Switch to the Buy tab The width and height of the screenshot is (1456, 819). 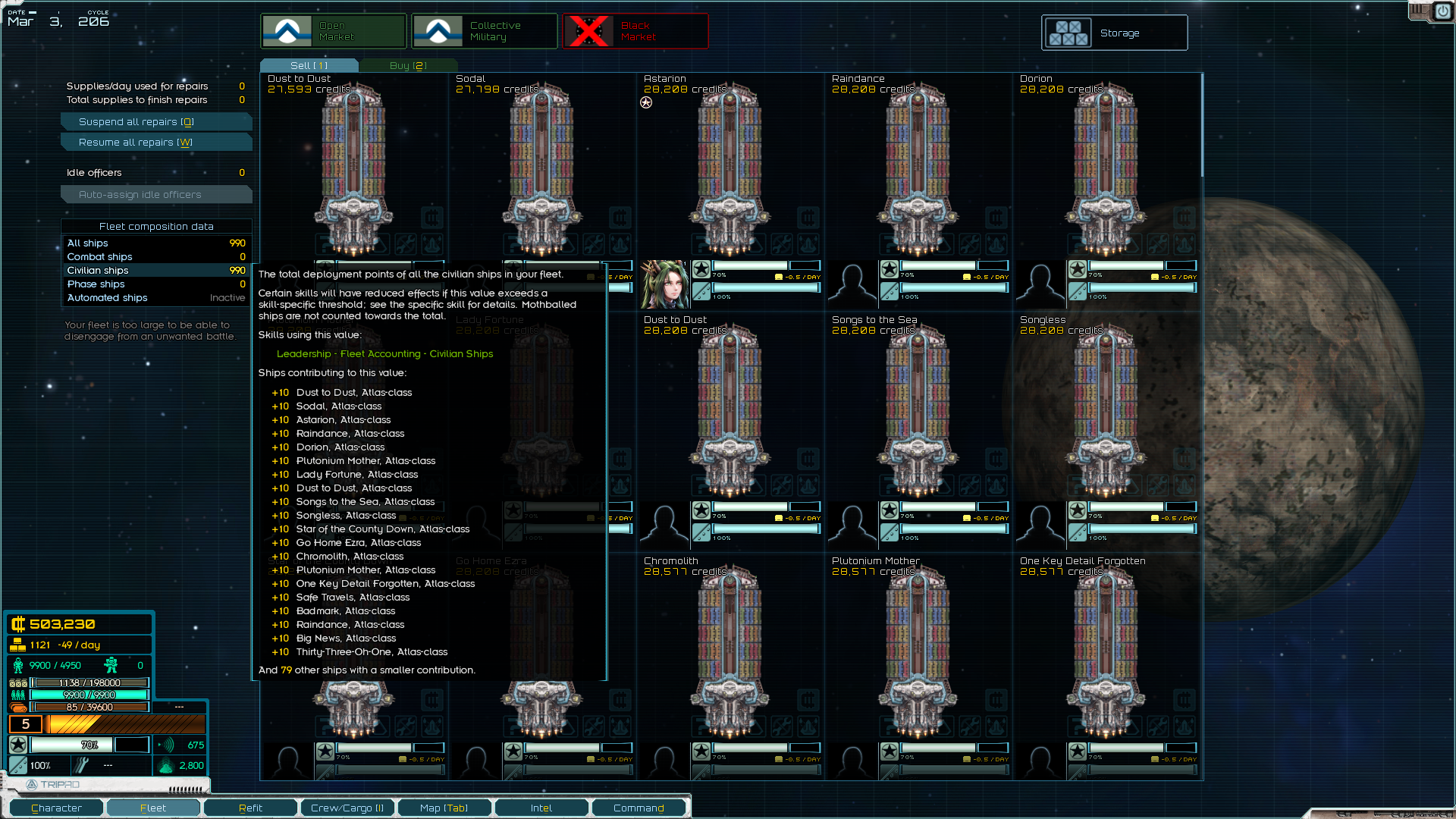(x=408, y=66)
